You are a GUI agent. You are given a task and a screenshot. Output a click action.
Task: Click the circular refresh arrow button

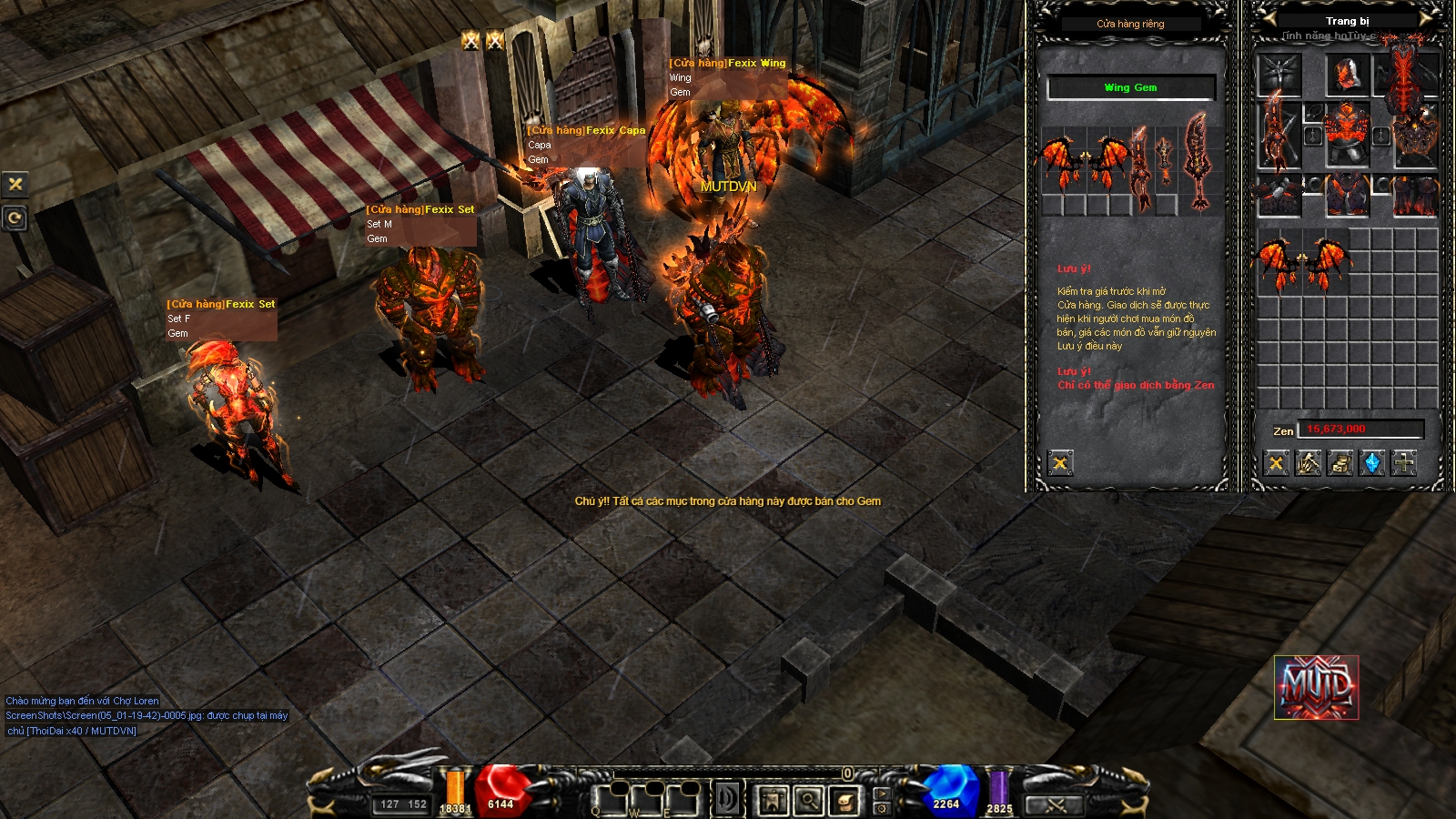[15, 218]
